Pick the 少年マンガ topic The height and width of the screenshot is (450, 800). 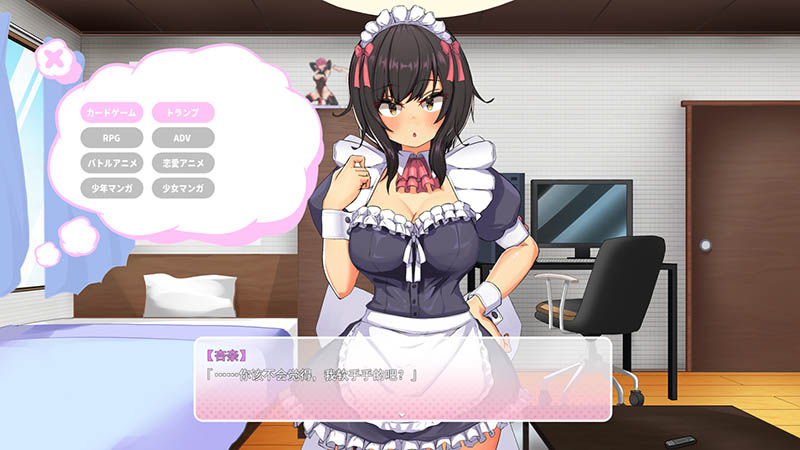coord(113,187)
